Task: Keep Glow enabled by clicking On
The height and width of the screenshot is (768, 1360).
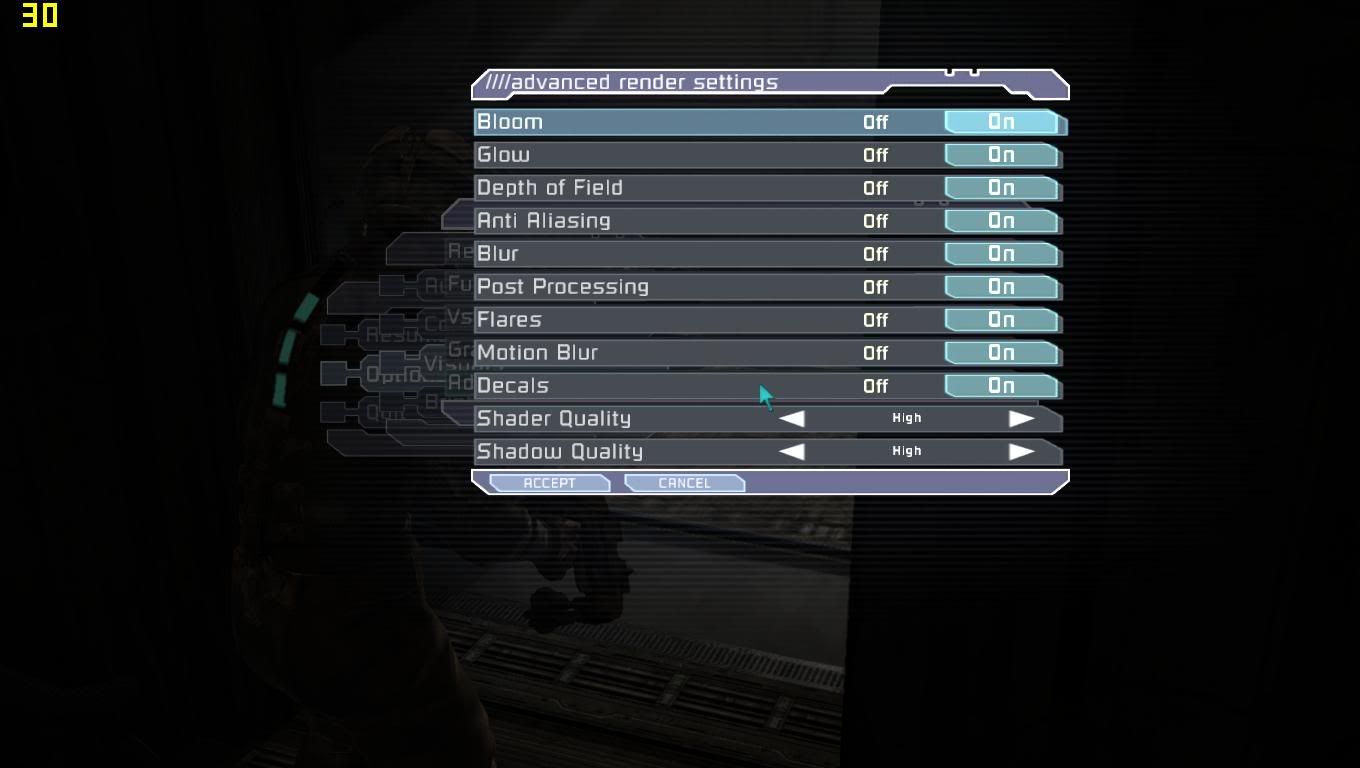Action: coord(1001,154)
